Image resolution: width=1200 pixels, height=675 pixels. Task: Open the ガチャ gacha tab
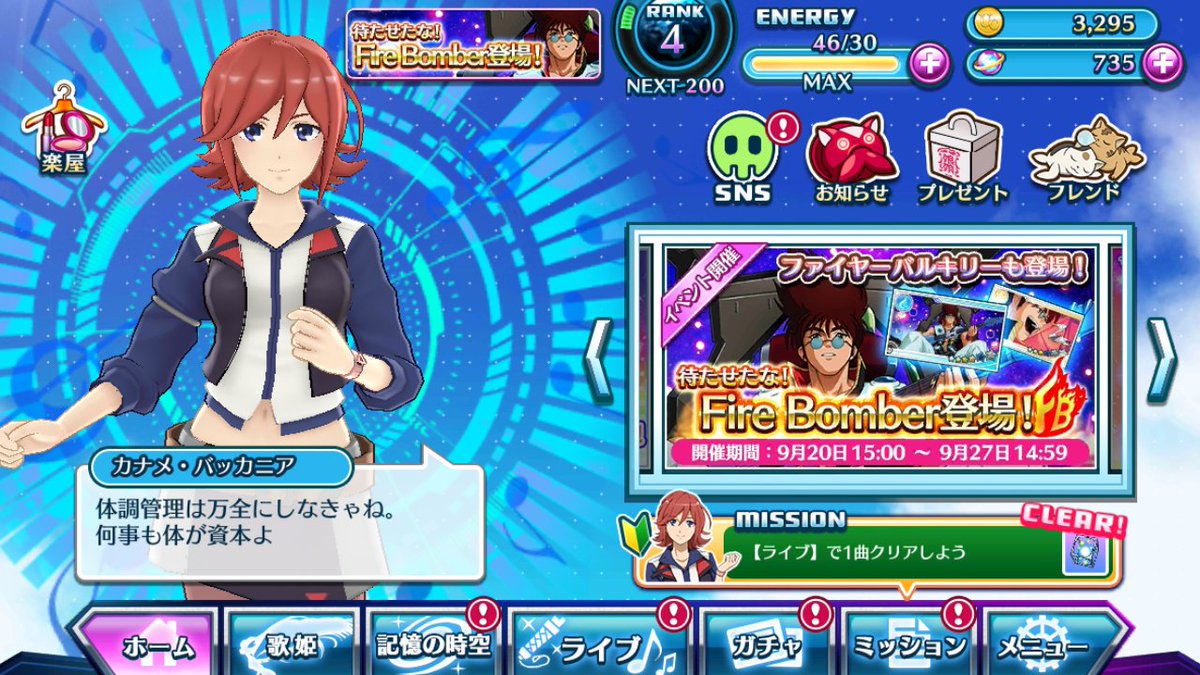pyautogui.click(x=765, y=645)
